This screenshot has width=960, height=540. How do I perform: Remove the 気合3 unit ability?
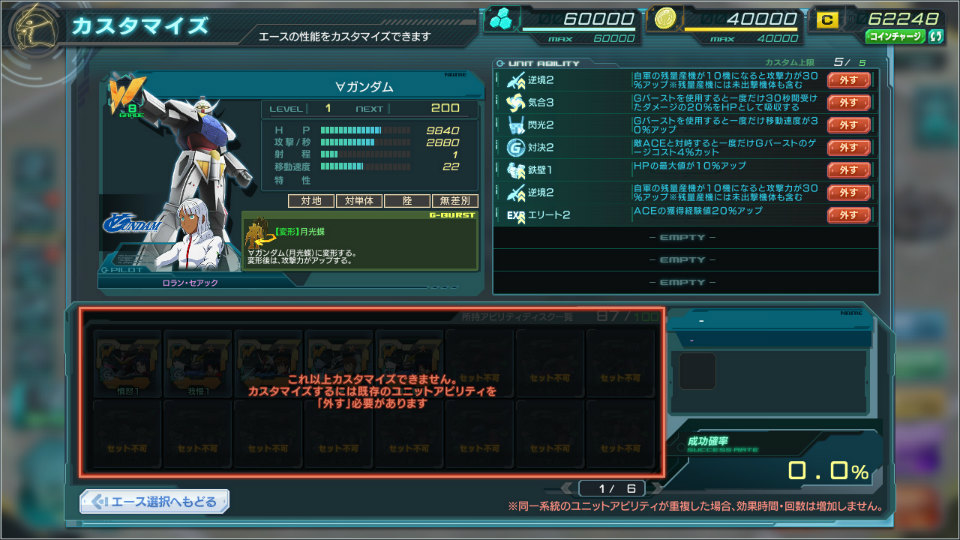[848, 102]
